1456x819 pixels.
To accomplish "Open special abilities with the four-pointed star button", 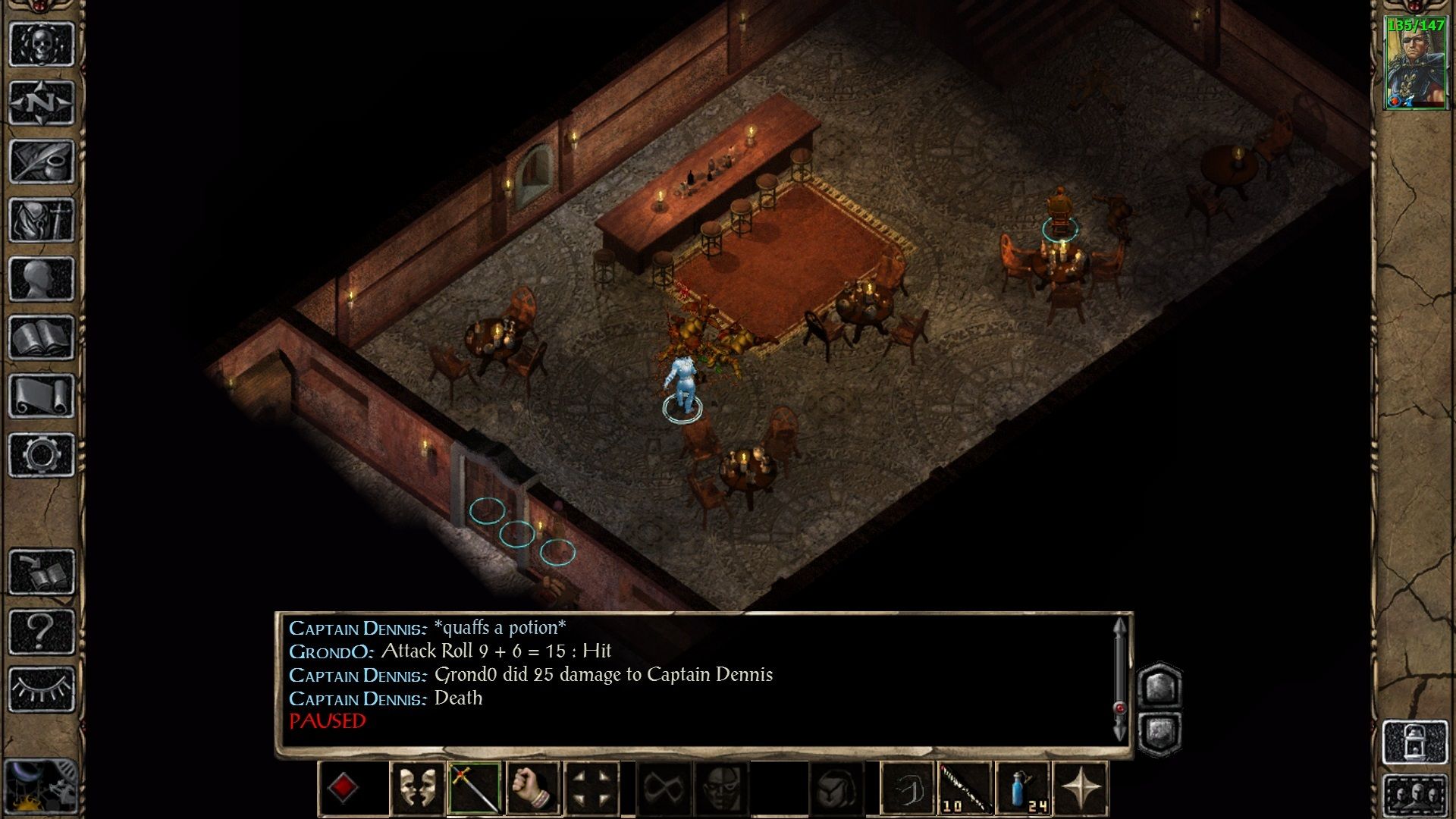I will (1081, 789).
